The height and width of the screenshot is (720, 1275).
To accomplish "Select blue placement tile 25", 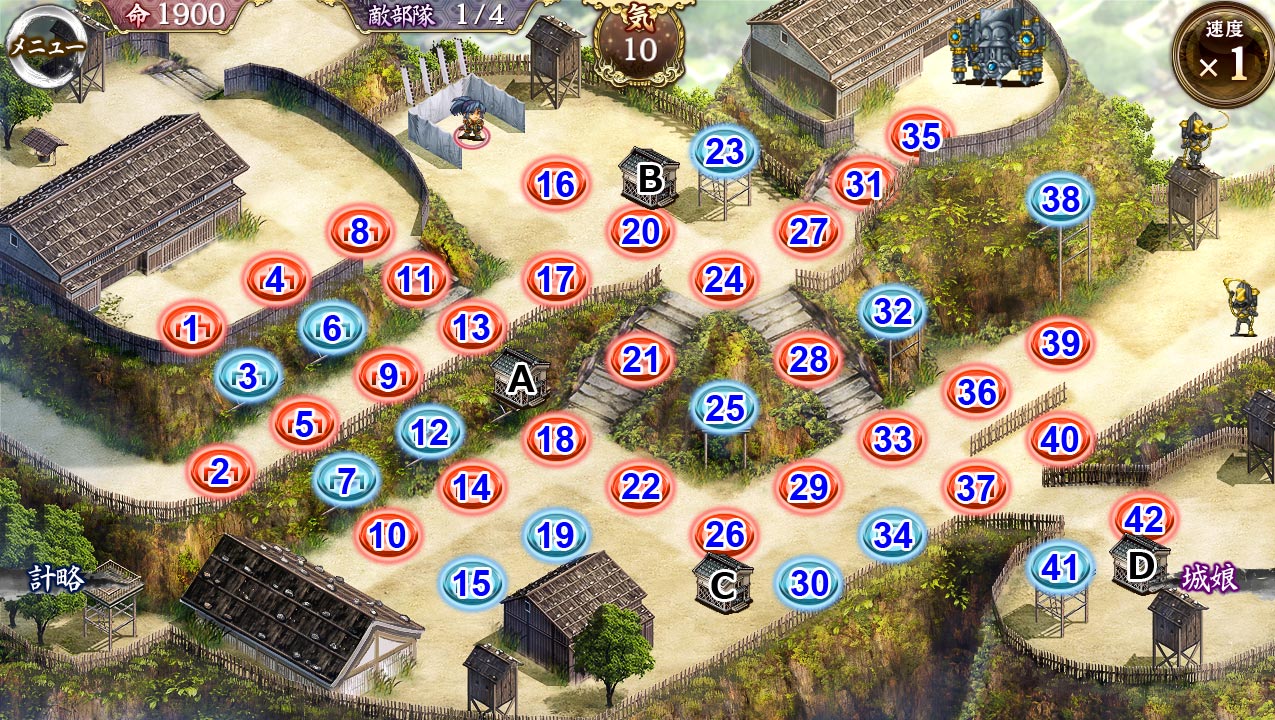I will coord(725,408).
